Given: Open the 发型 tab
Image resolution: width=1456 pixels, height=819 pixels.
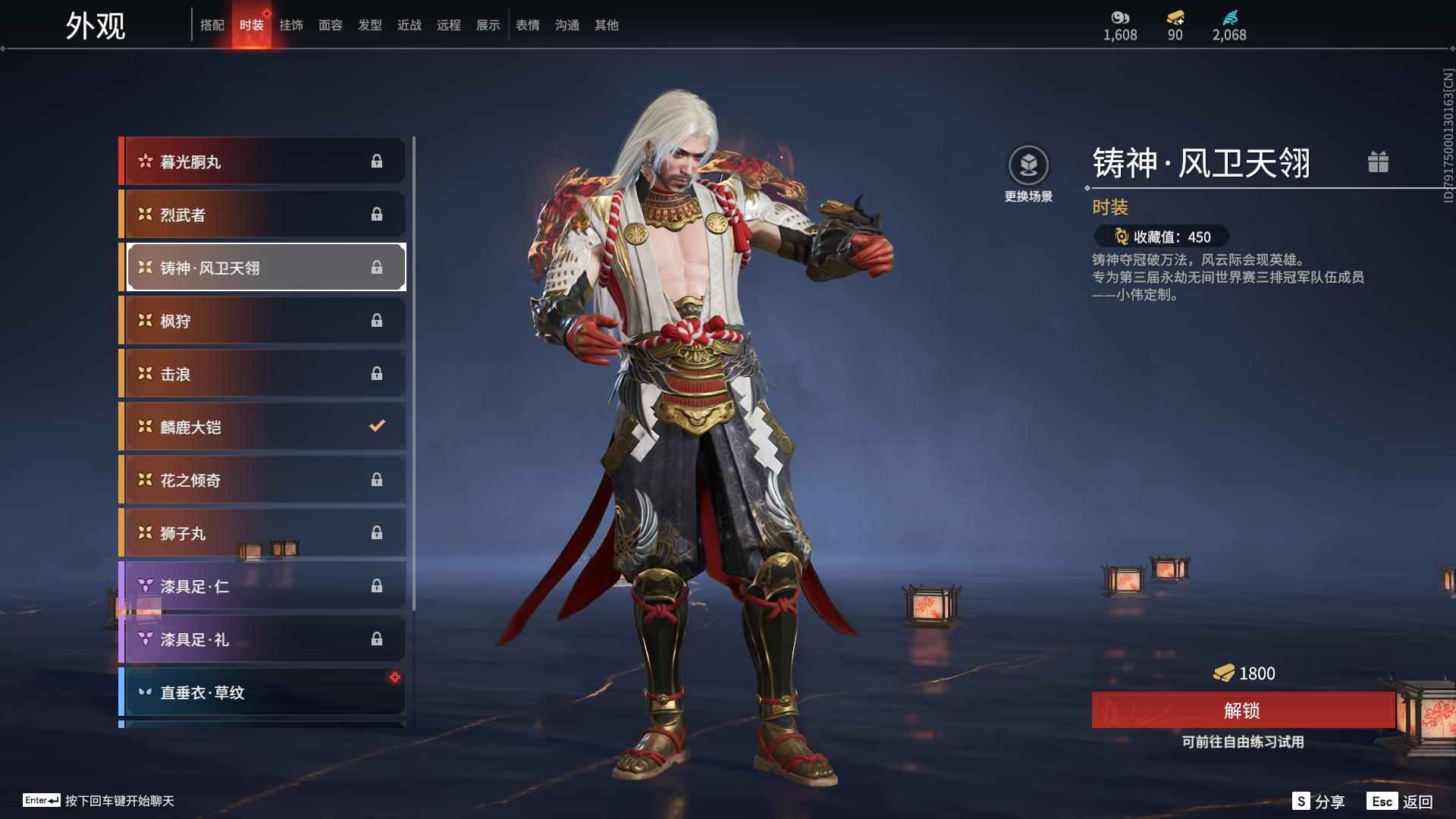Looking at the screenshot, I should [369, 25].
